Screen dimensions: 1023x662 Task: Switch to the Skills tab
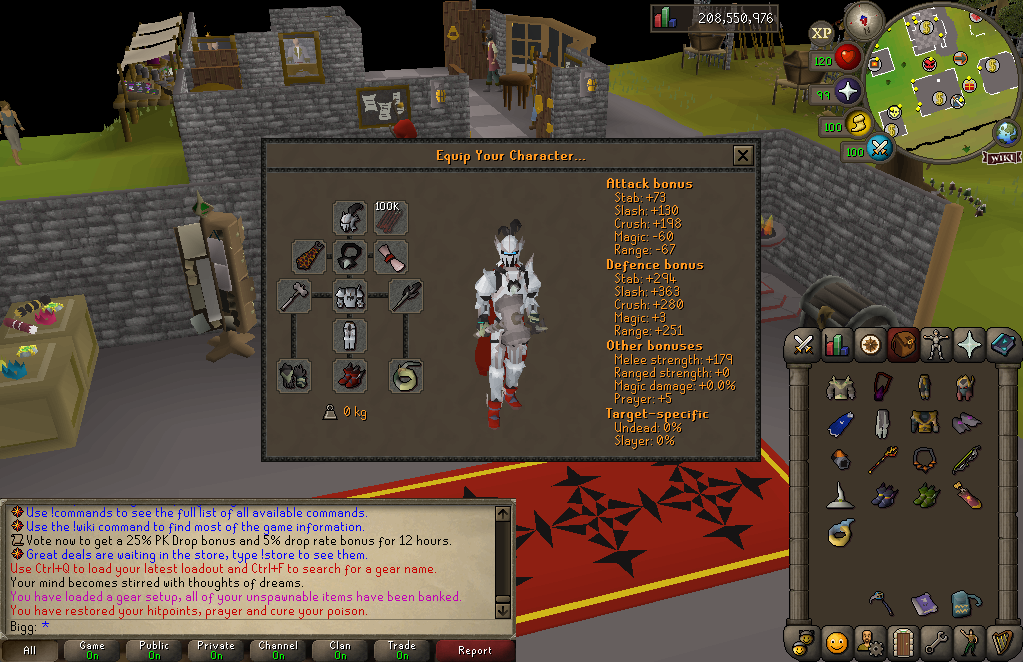pos(836,345)
